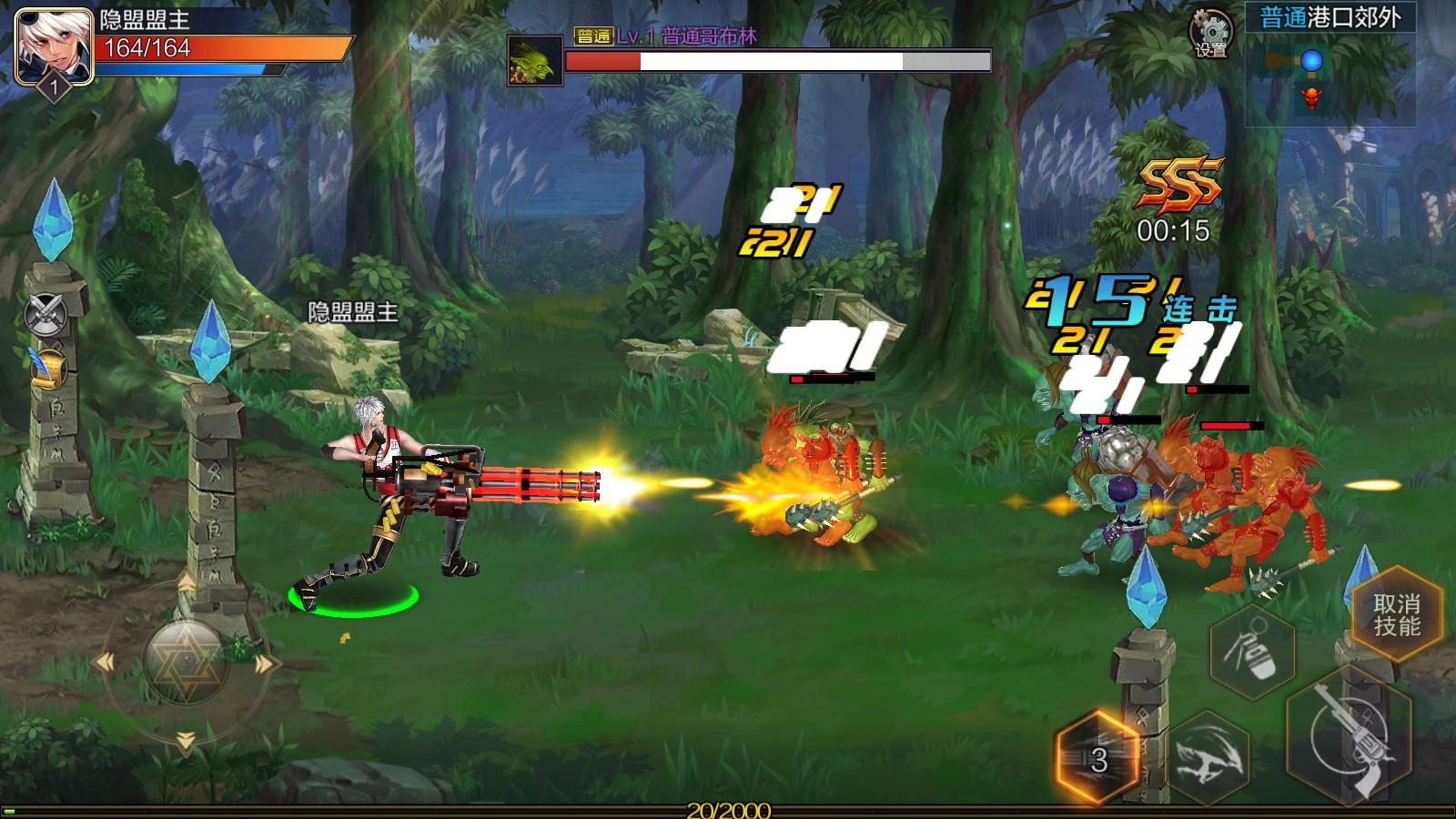Open the 设置 gear settings button
The image size is (1456, 819).
pyautogui.click(x=1210, y=34)
